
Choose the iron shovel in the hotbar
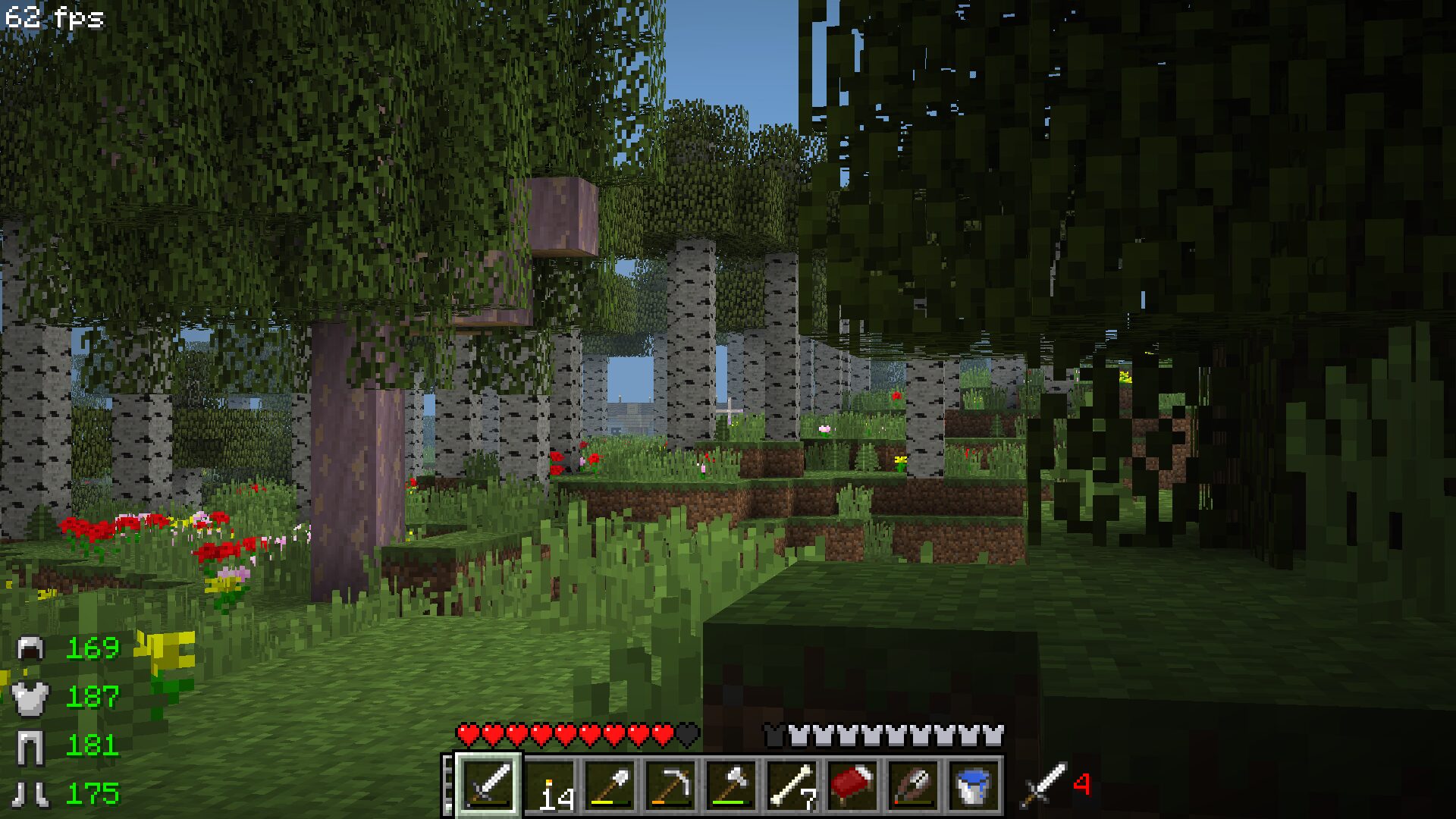(x=610, y=786)
